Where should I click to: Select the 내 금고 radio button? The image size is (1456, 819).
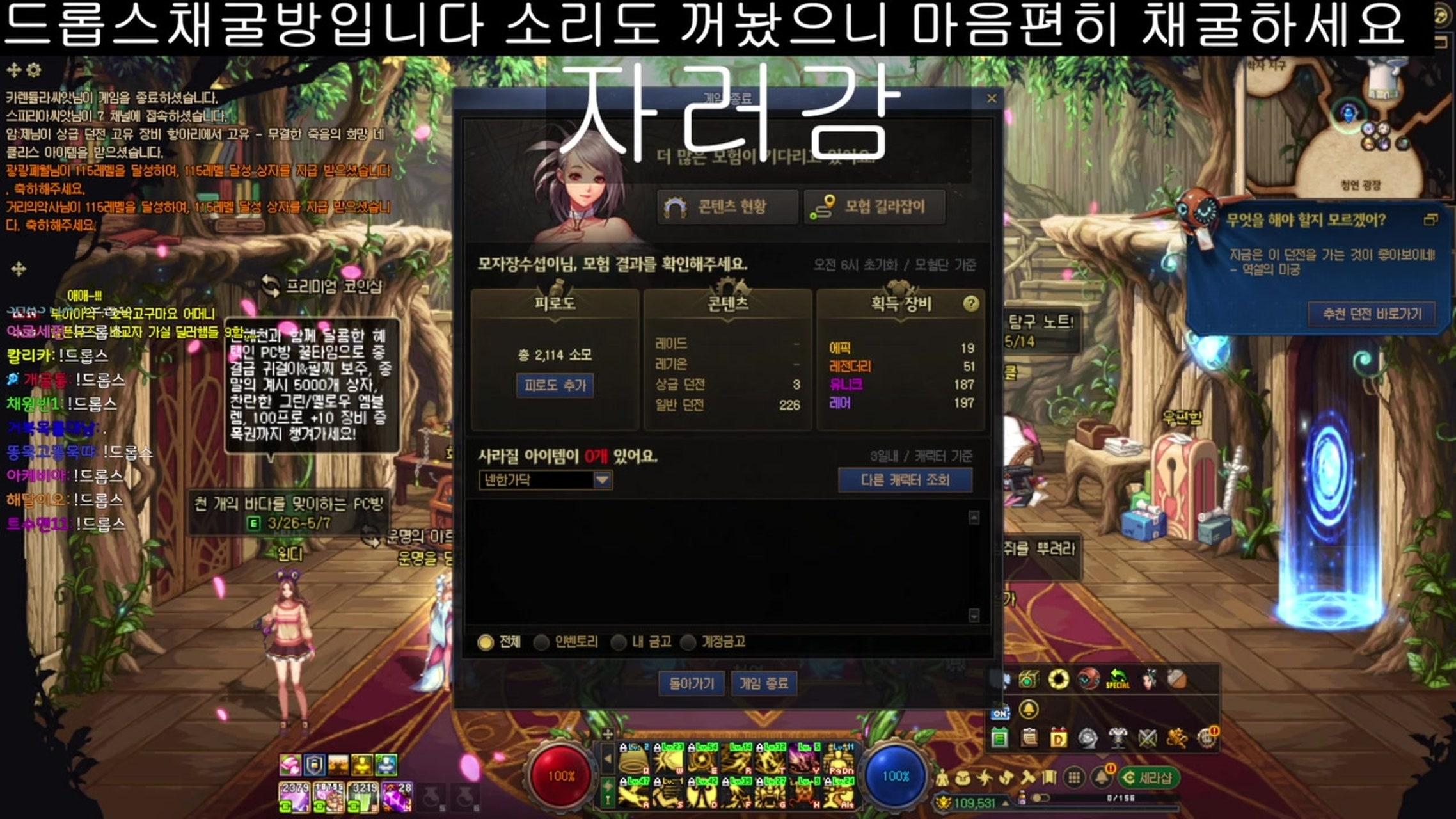(620, 642)
